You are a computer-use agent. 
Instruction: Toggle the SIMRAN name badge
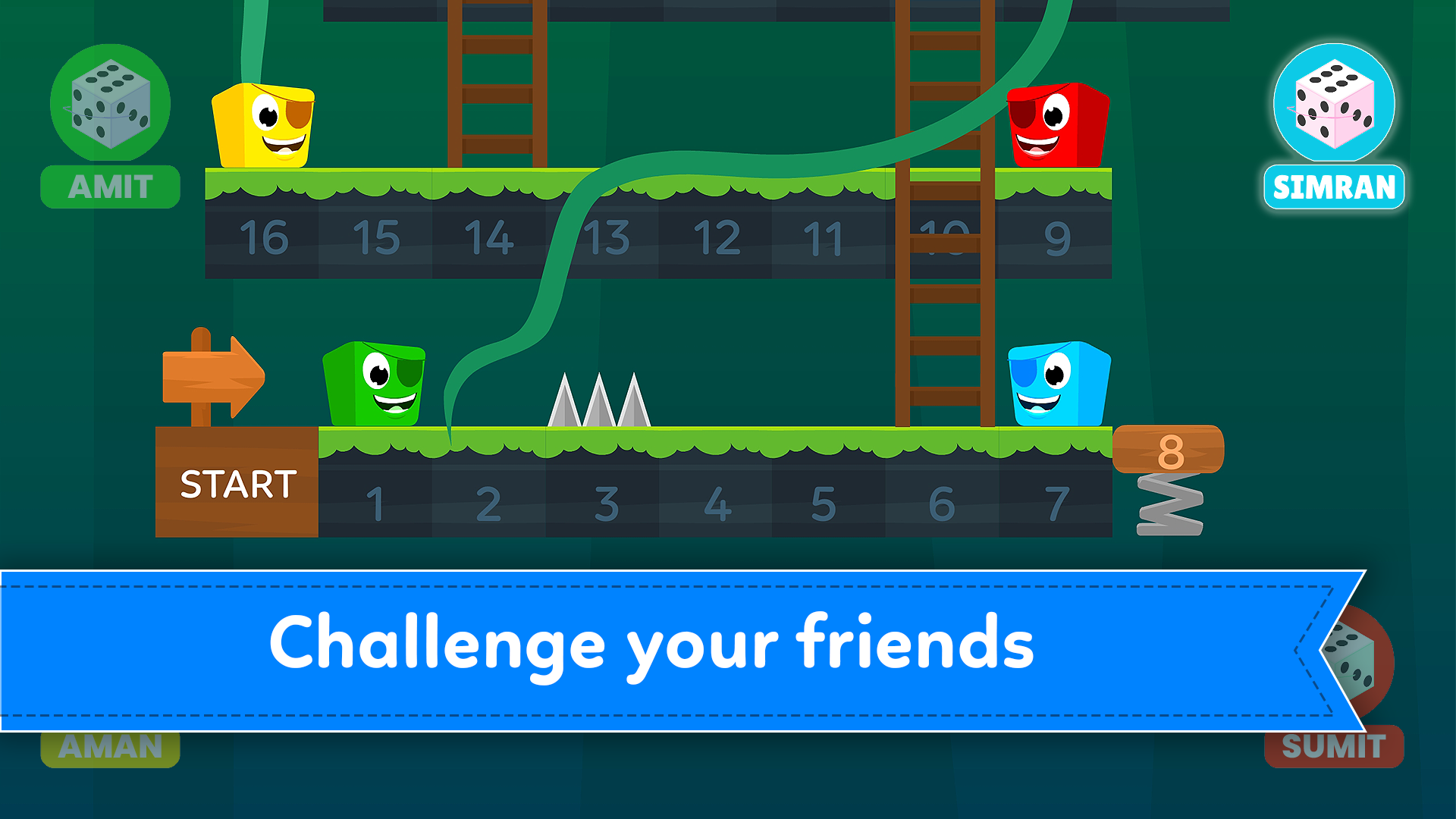tap(1333, 184)
